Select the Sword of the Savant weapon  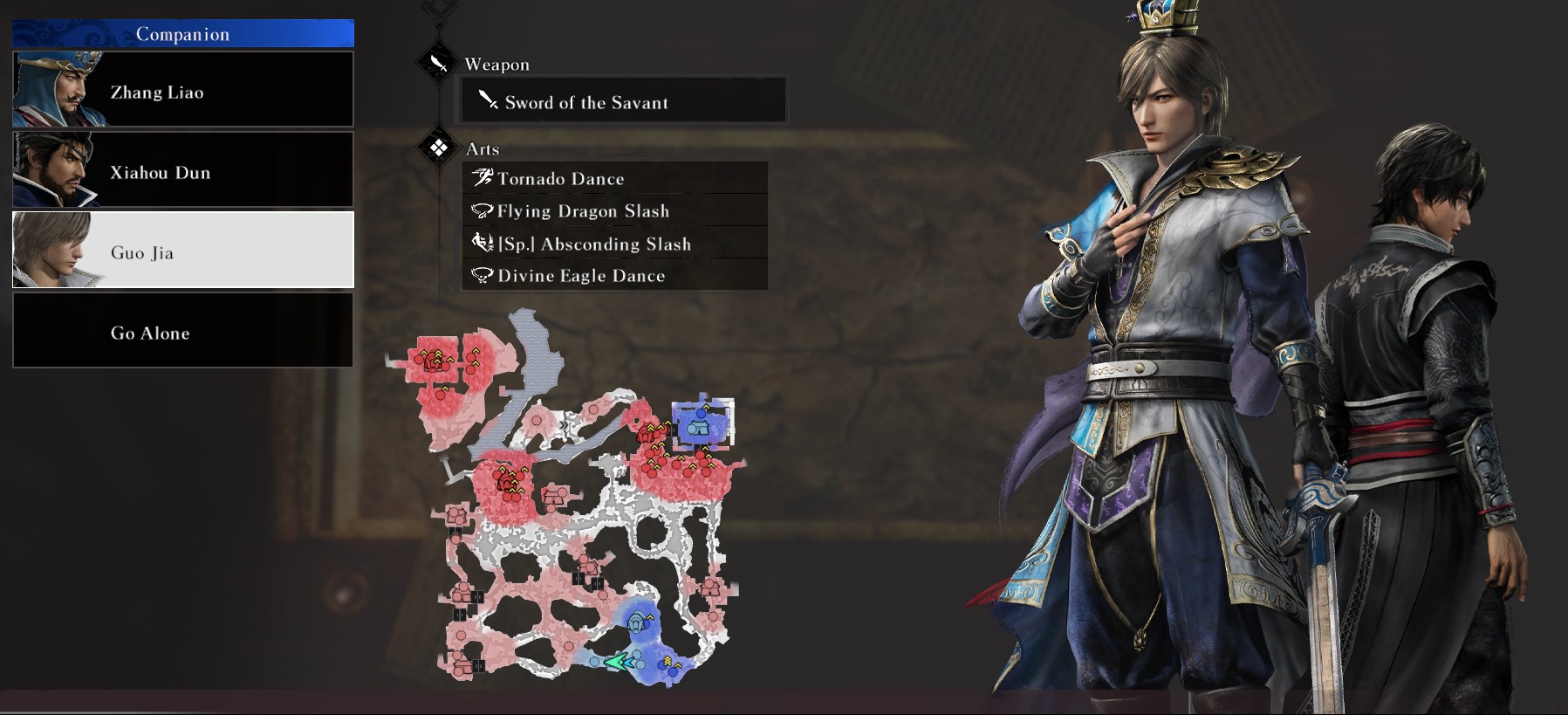pyautogui.click(x=624, y=102)
